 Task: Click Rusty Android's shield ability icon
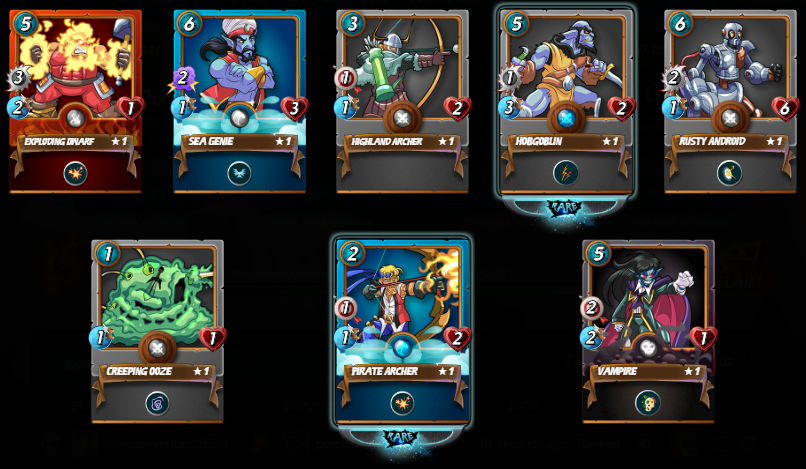click(x=730, y=173)
